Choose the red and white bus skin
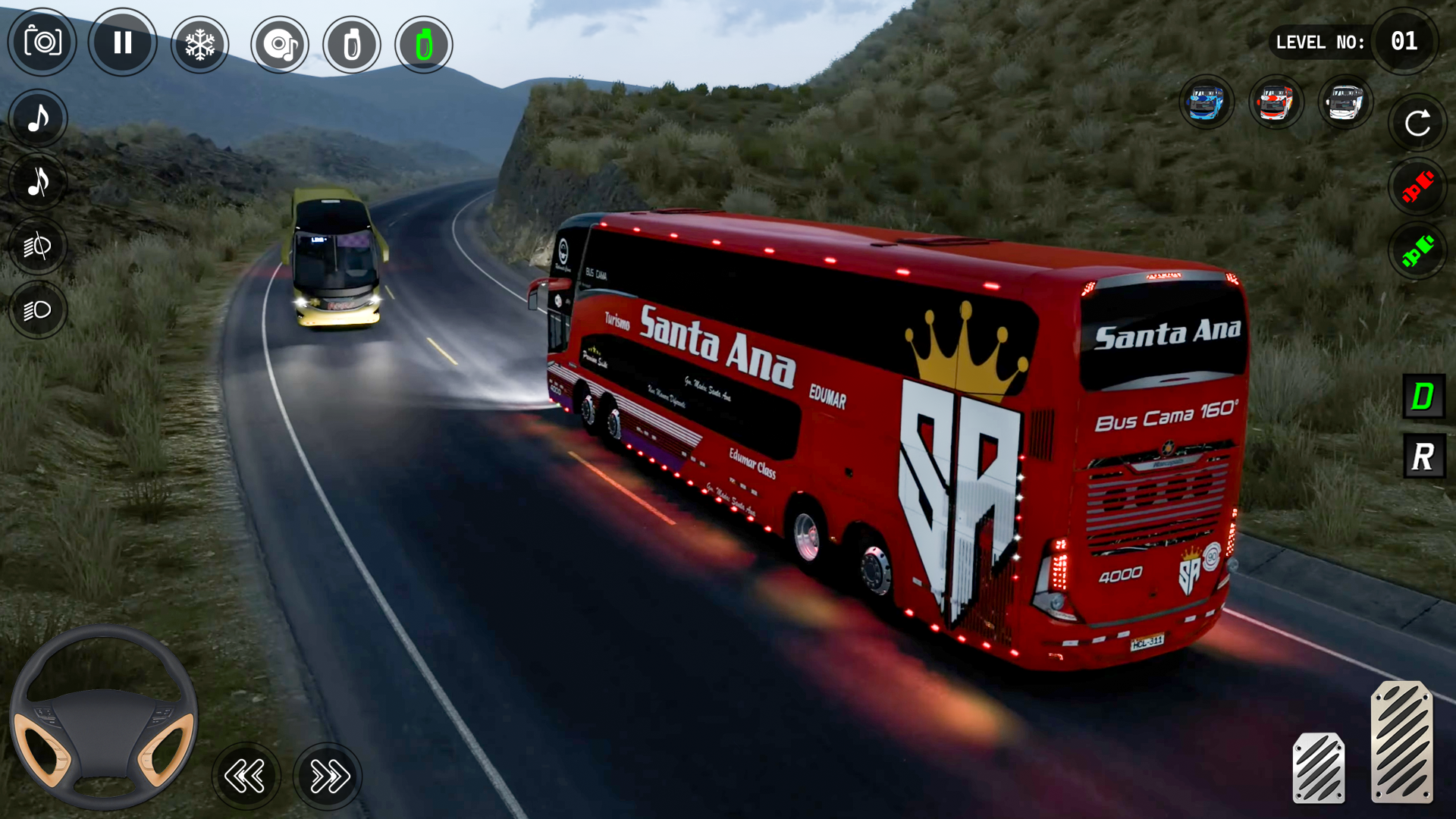This screenshot has height=819, width=1456. tap(1276, 102)
